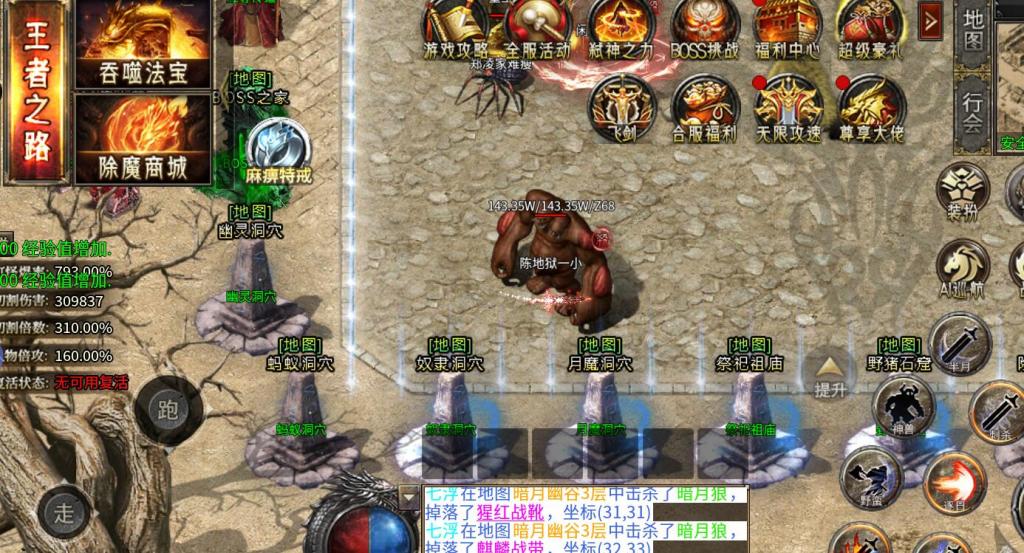Collapse the top icon row with the arrow
The height and width of the screenshot is (553, 1024).
tap(931, 20)
